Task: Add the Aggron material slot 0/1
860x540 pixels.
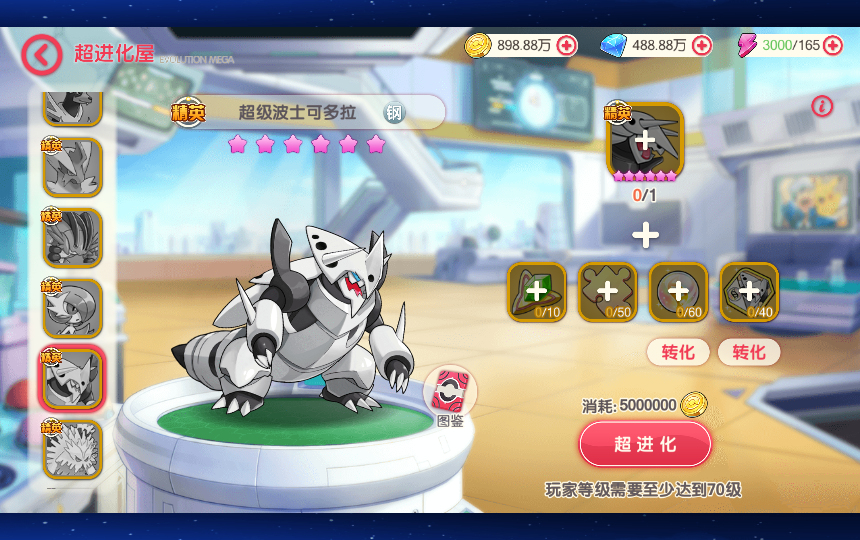Action: pyautogui.click(x=645, y=141)
